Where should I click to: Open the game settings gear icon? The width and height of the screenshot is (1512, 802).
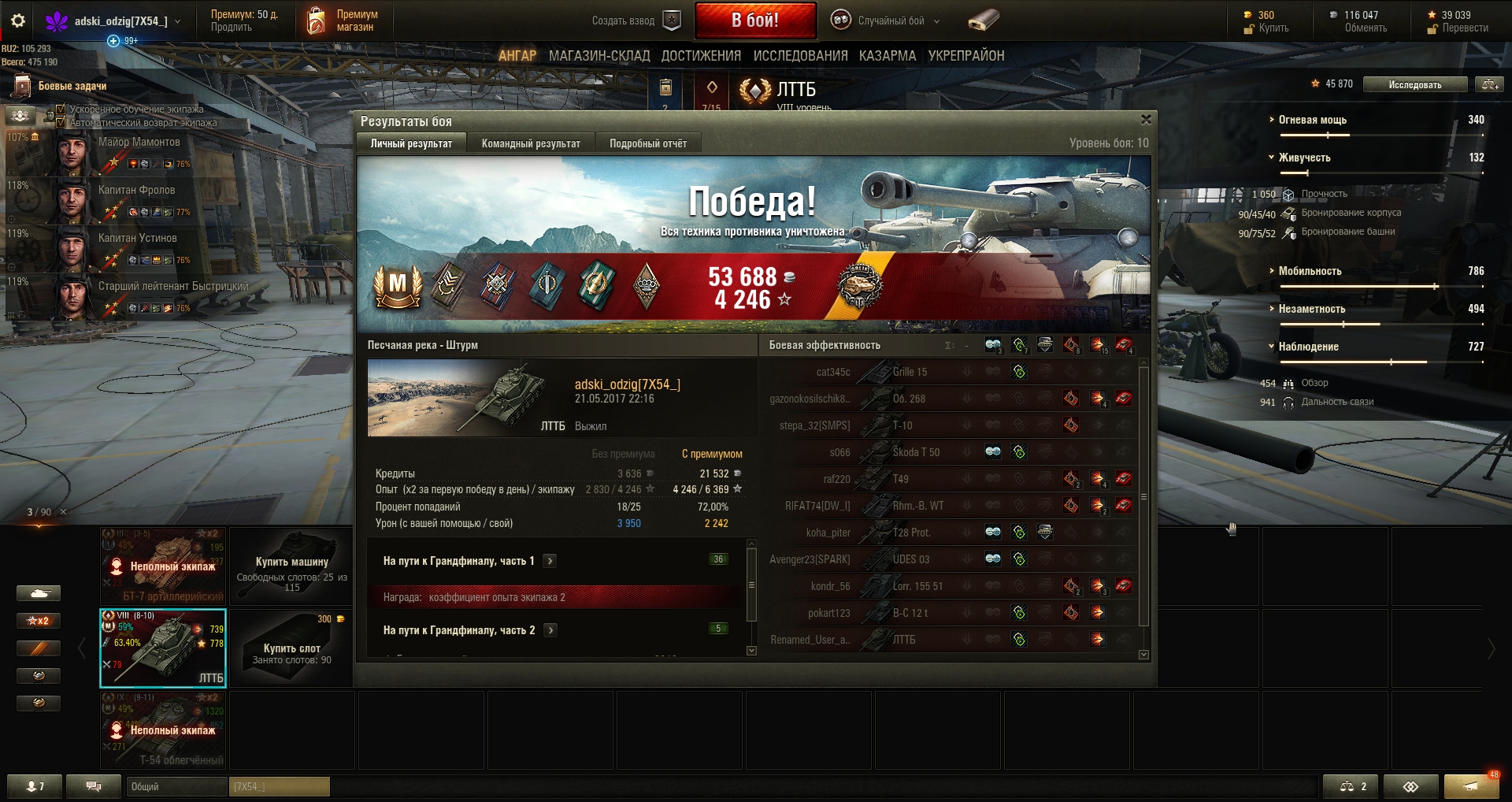pos(18,21)
